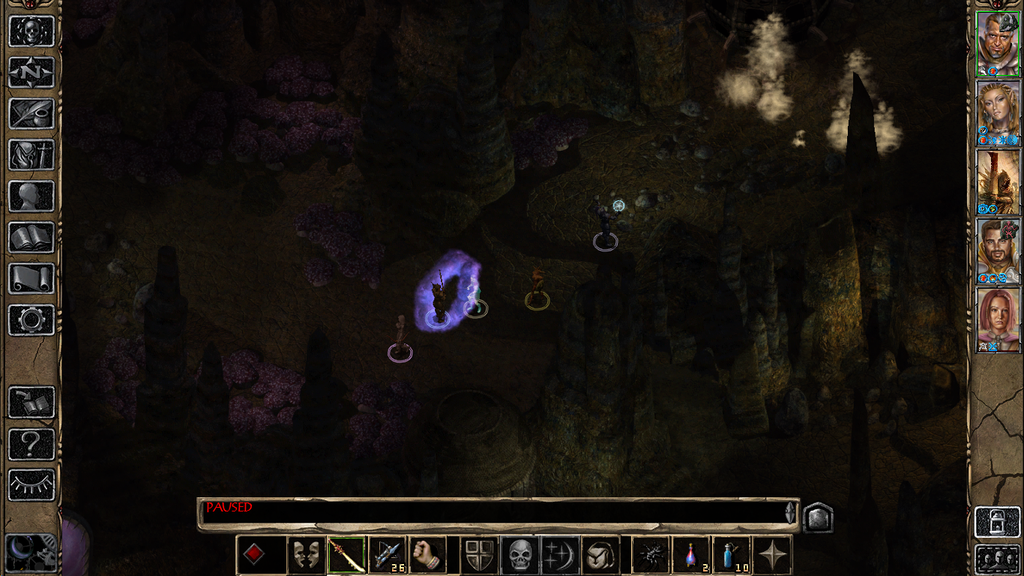Screen dimensions: 1024x576
Task: Equip the flaming sword weapon slot
Action: point(345,555)
